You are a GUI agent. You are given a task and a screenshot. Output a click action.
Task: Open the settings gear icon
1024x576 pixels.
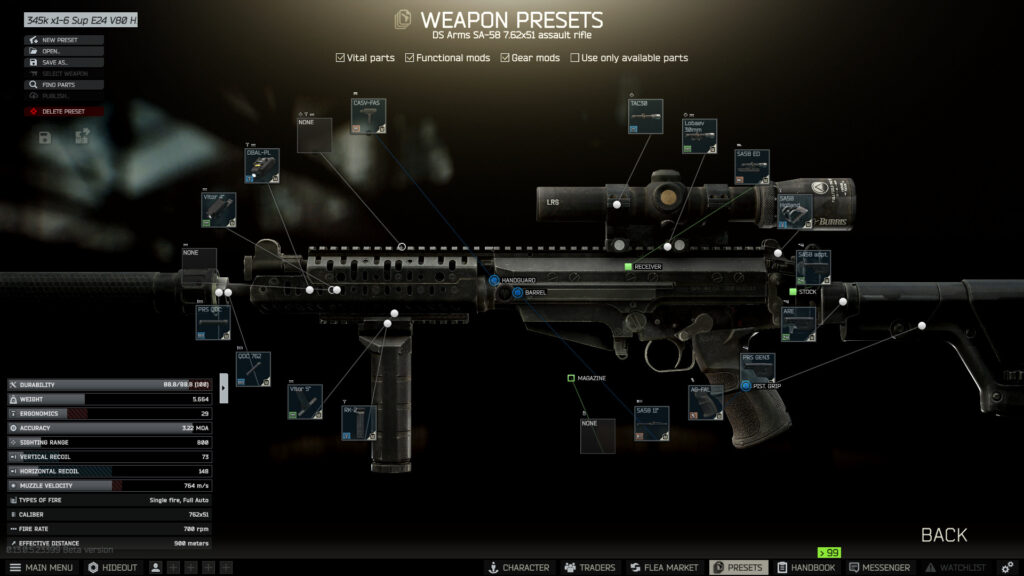[1007, 567]
